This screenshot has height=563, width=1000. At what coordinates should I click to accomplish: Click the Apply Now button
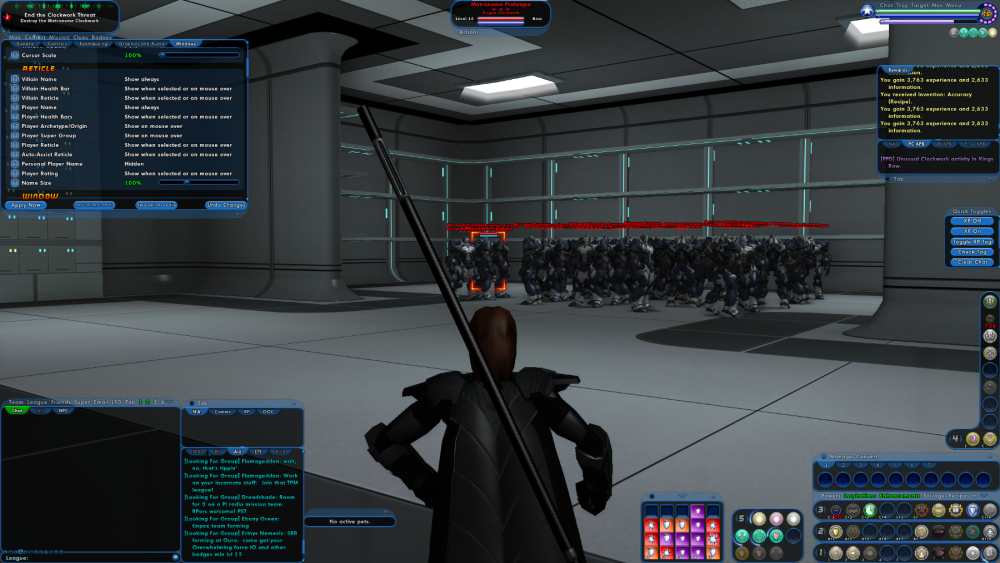pyautogui.click(x=27, y=205)
